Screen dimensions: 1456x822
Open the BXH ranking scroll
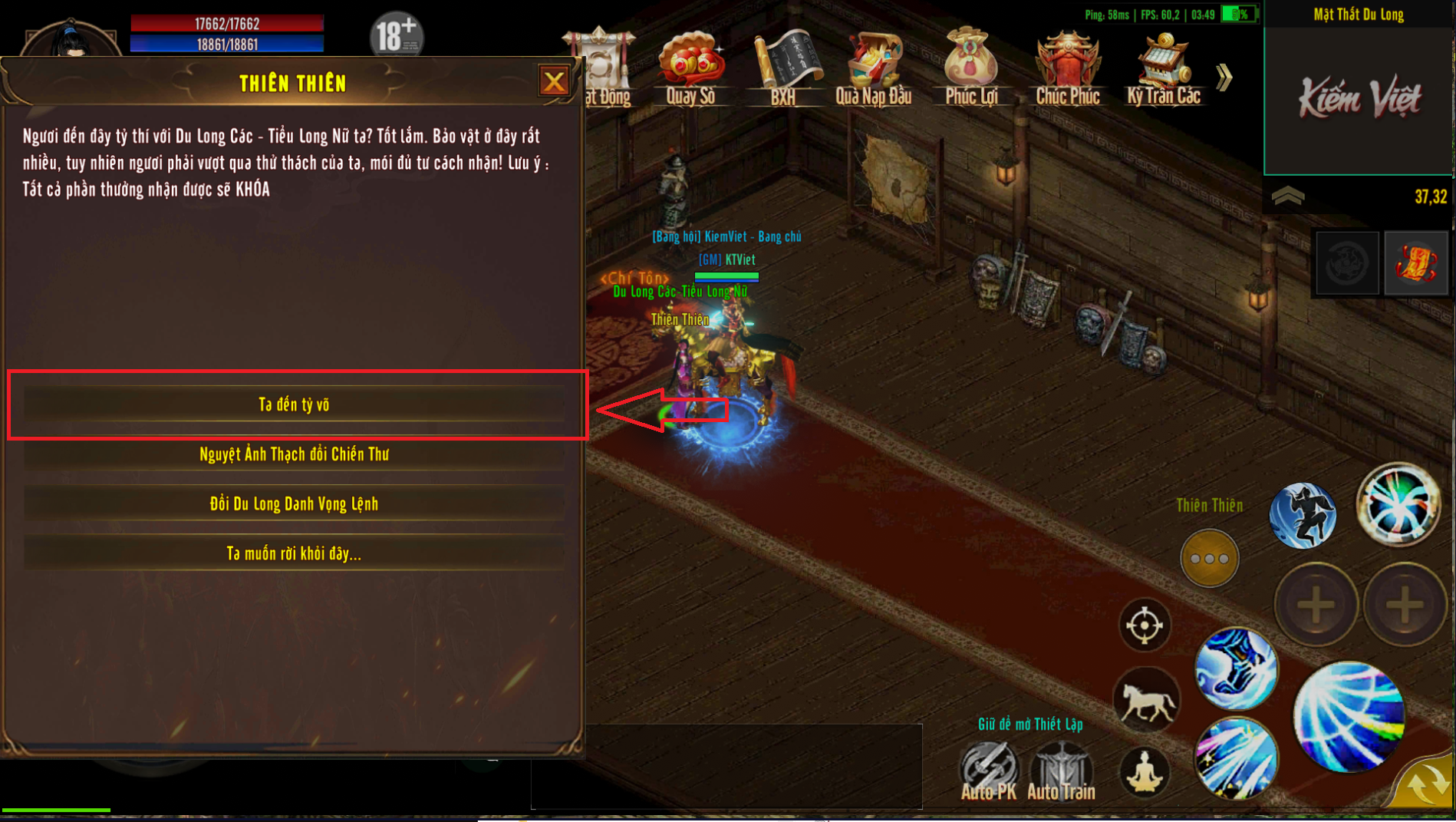point(783,68)
